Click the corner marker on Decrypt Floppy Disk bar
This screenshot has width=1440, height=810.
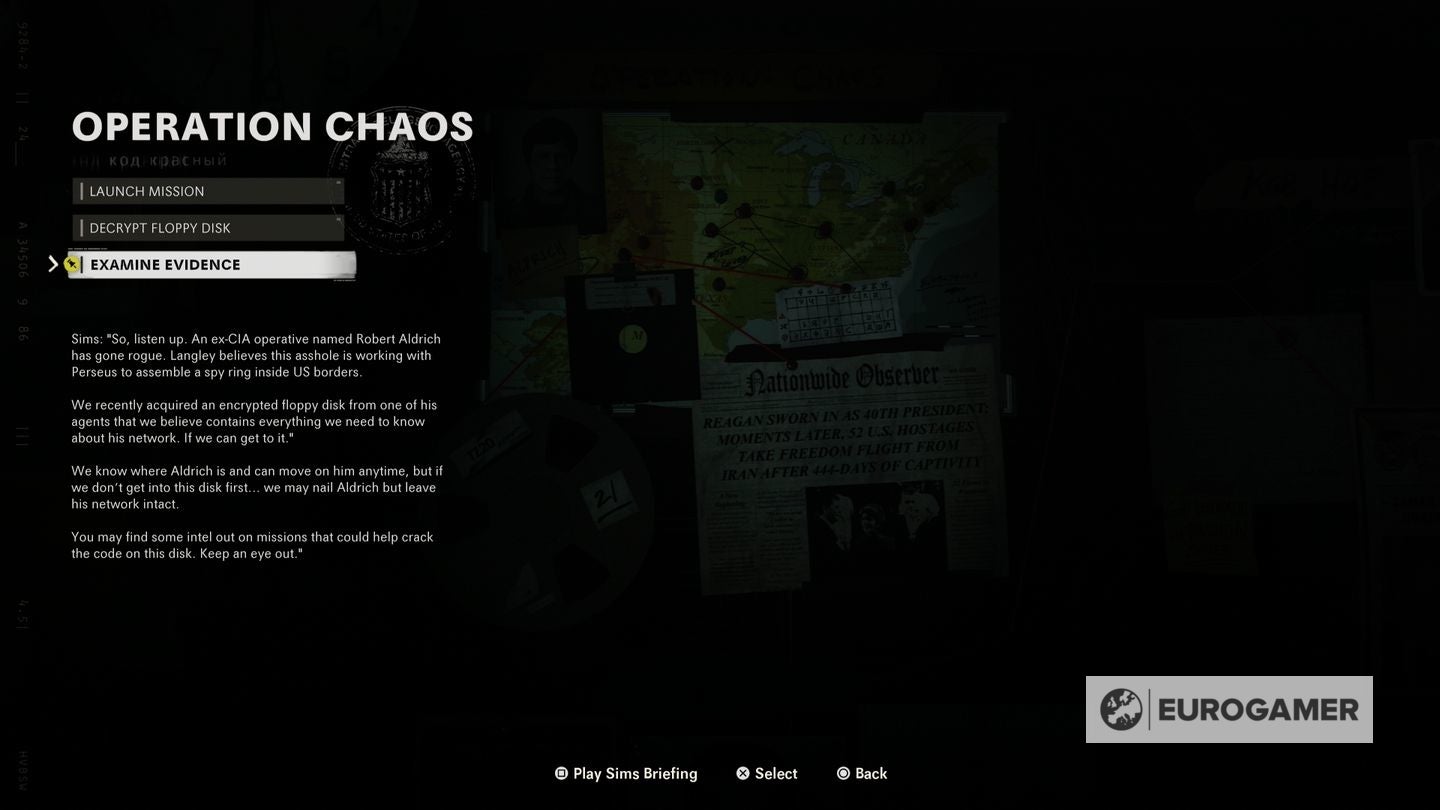point(340,217)
